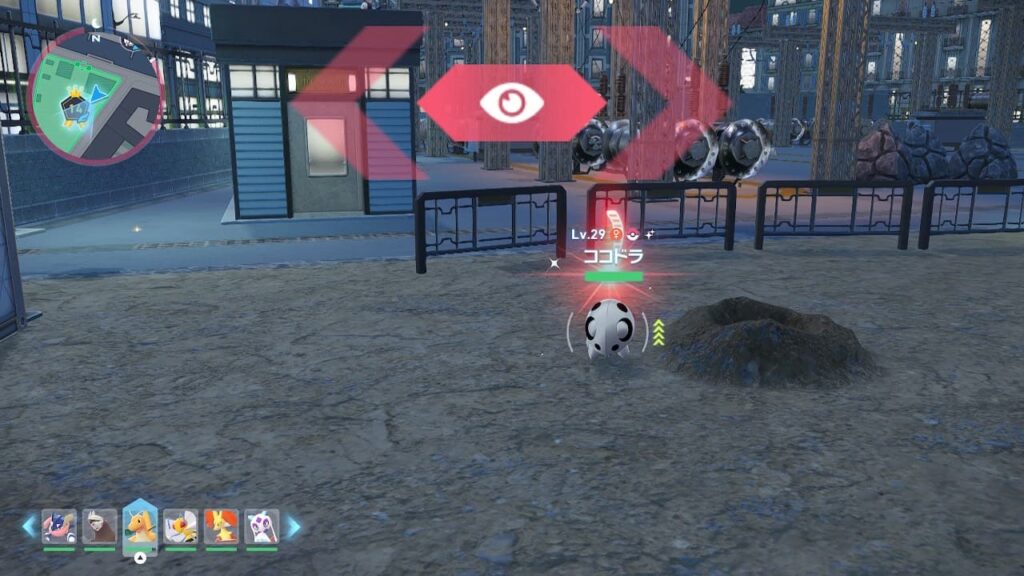Choose the brown Pokémon in the second party slot

click(x=99, y=527)
